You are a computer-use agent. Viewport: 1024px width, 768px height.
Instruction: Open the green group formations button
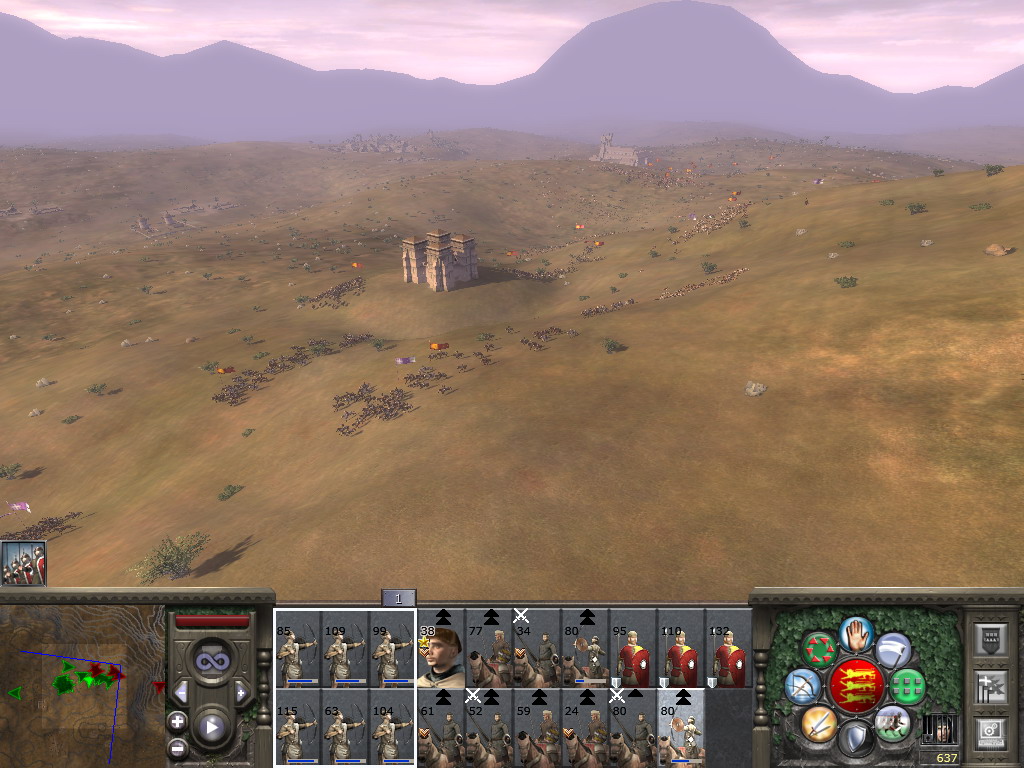[908, 686]
